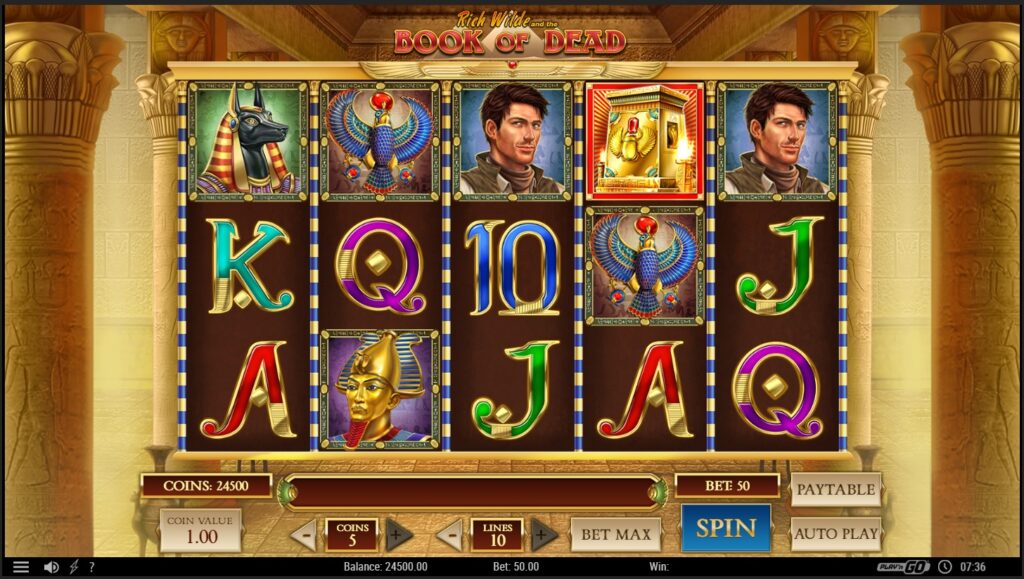The width and height of the screenshot is (1024, 579).
Task: Toggle the sound speaker icon
Action: 51,567
